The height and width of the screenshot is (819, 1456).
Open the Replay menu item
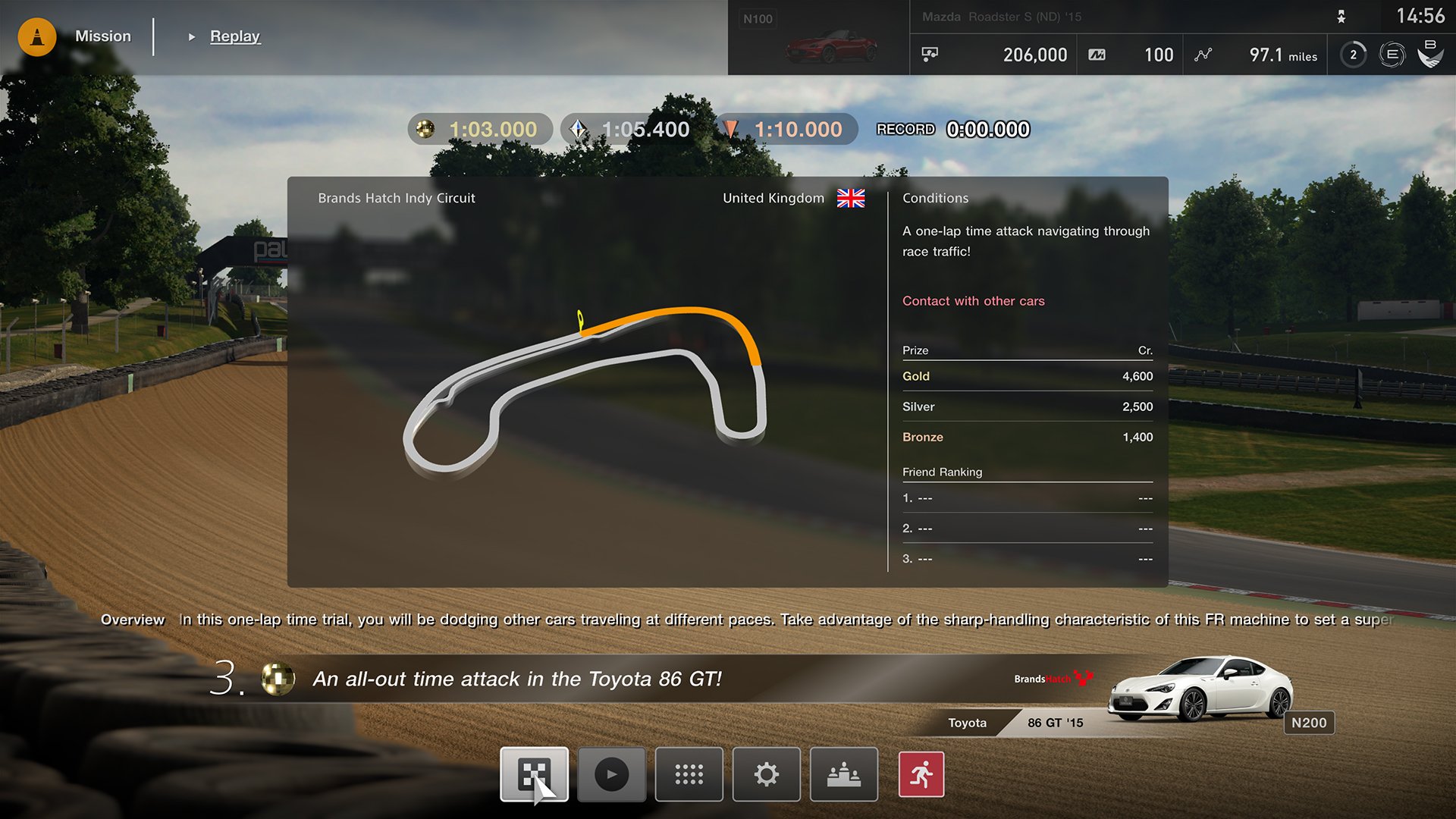coord(235,36)
